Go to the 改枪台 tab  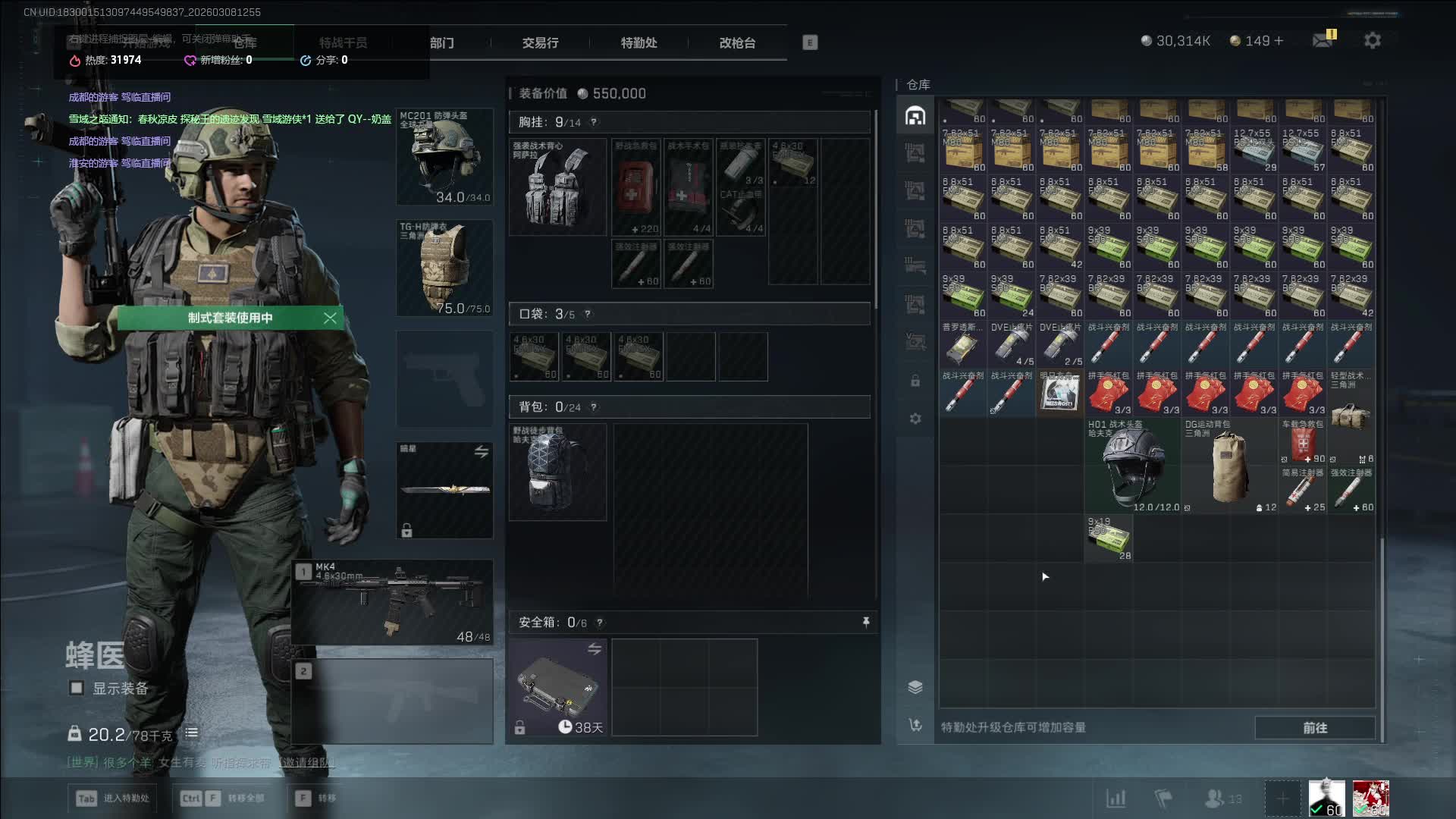point(737,43)
